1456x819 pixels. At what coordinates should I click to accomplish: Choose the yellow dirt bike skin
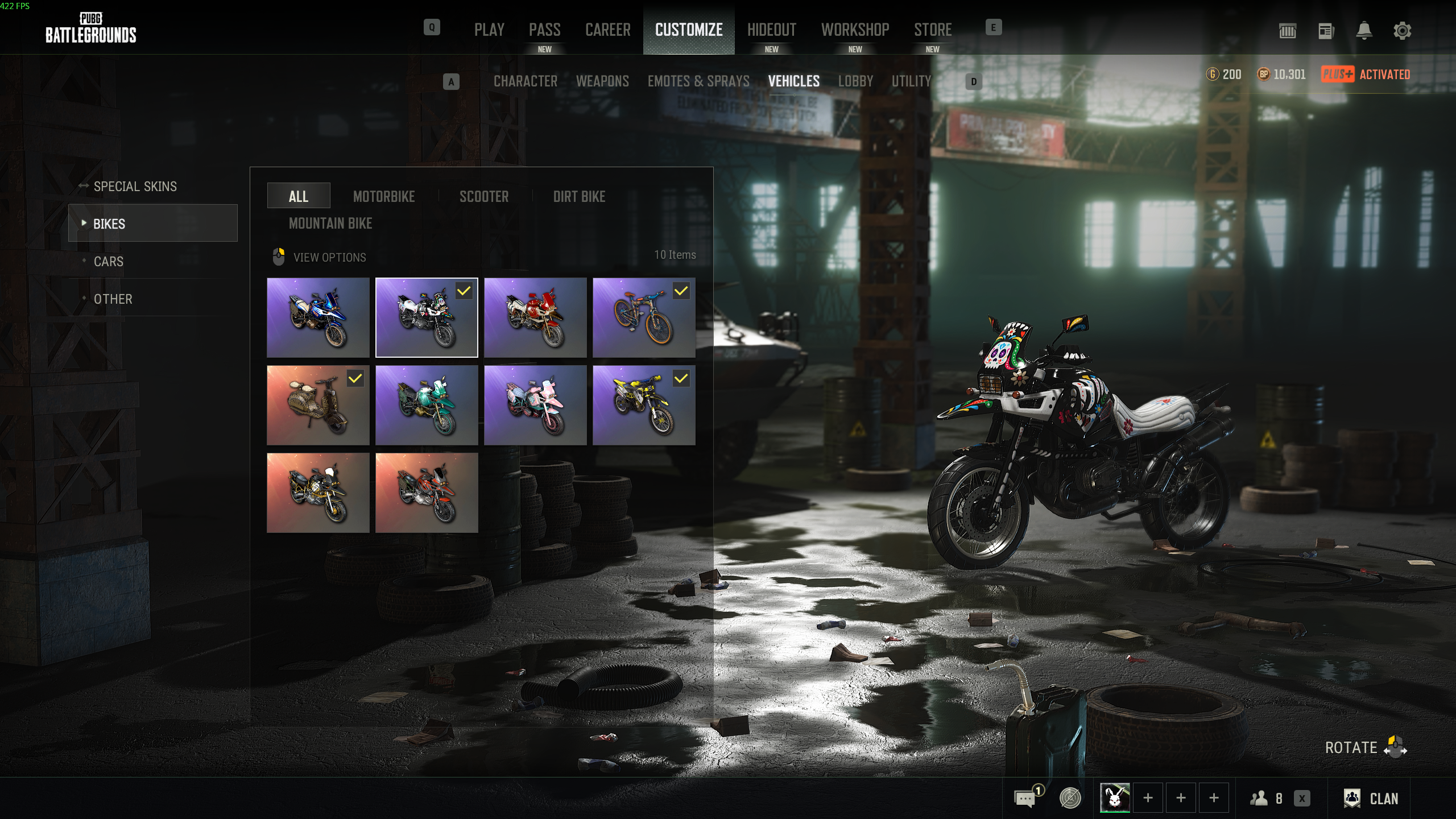(643, 405)
